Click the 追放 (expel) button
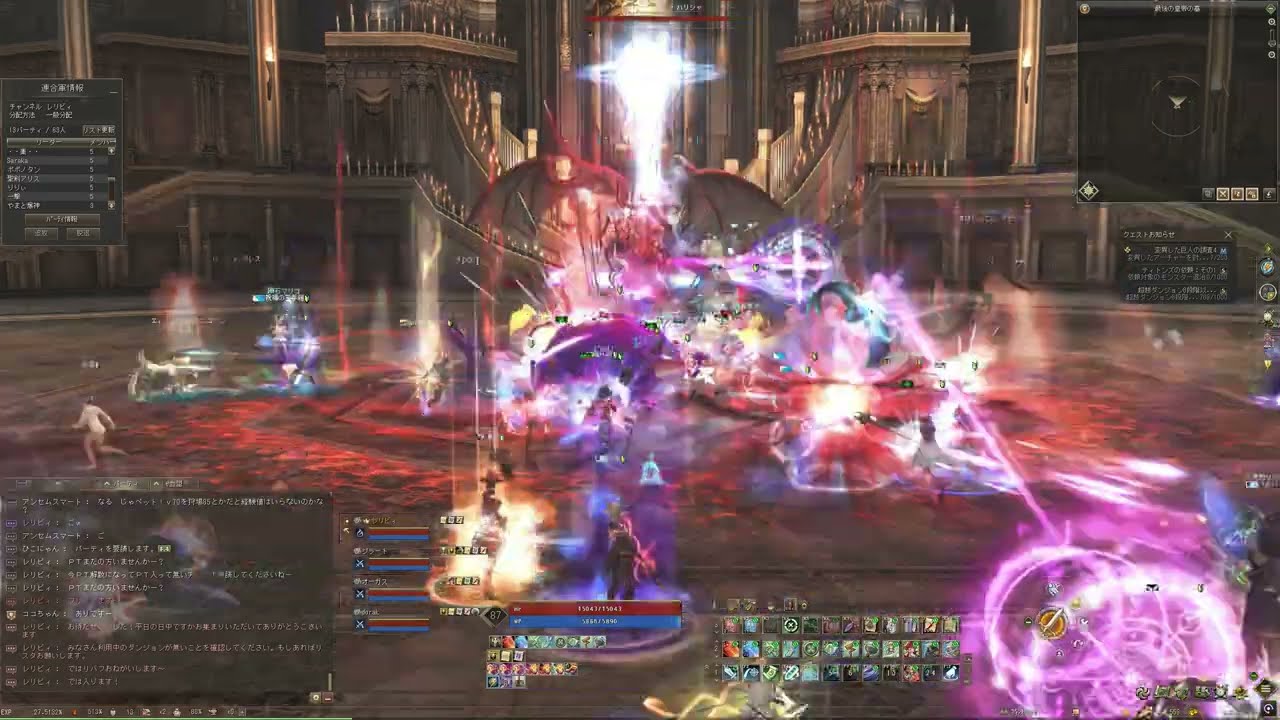This screenshot has height=720, width=1280. (41, 233)
